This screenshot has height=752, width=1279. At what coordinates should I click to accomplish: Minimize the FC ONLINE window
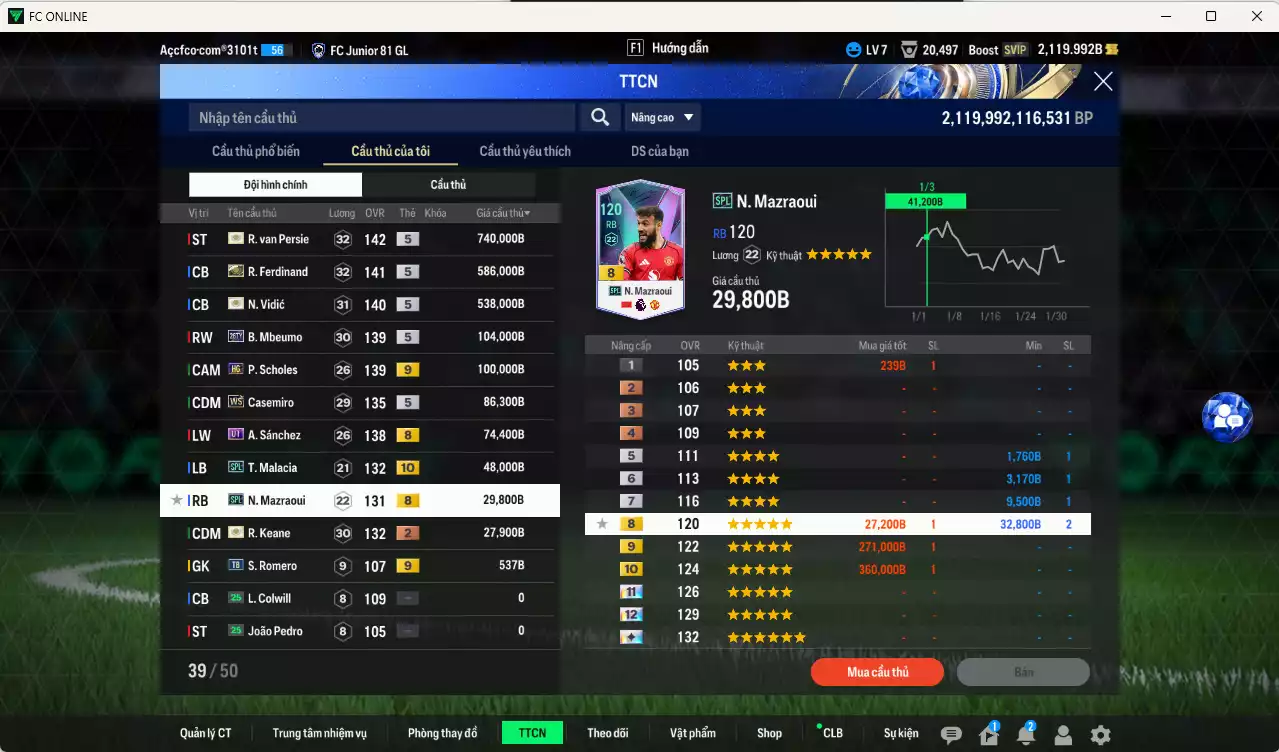click(1165, 16)
